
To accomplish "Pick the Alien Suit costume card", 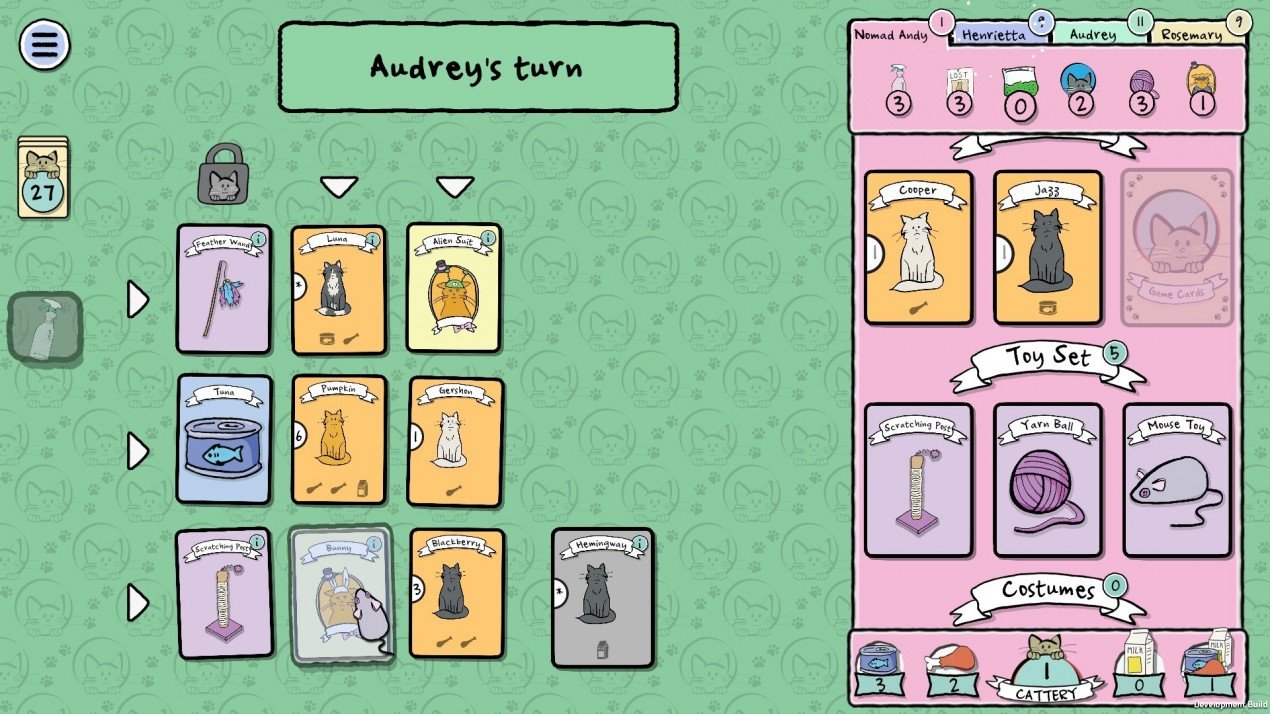I will click(454, 288).
